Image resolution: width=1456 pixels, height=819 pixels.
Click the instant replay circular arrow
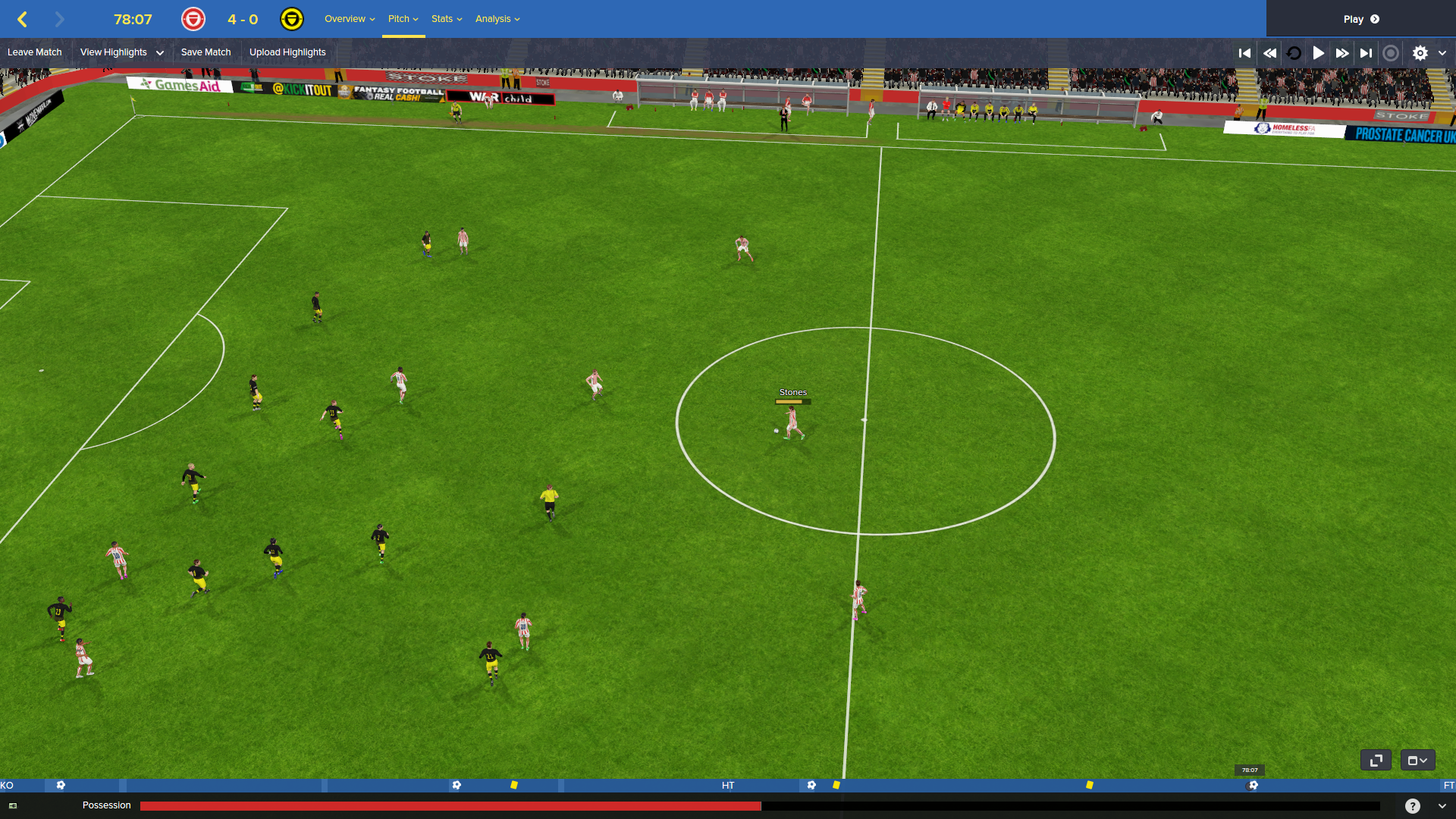pyautogui.click(x=1294, y=53)
